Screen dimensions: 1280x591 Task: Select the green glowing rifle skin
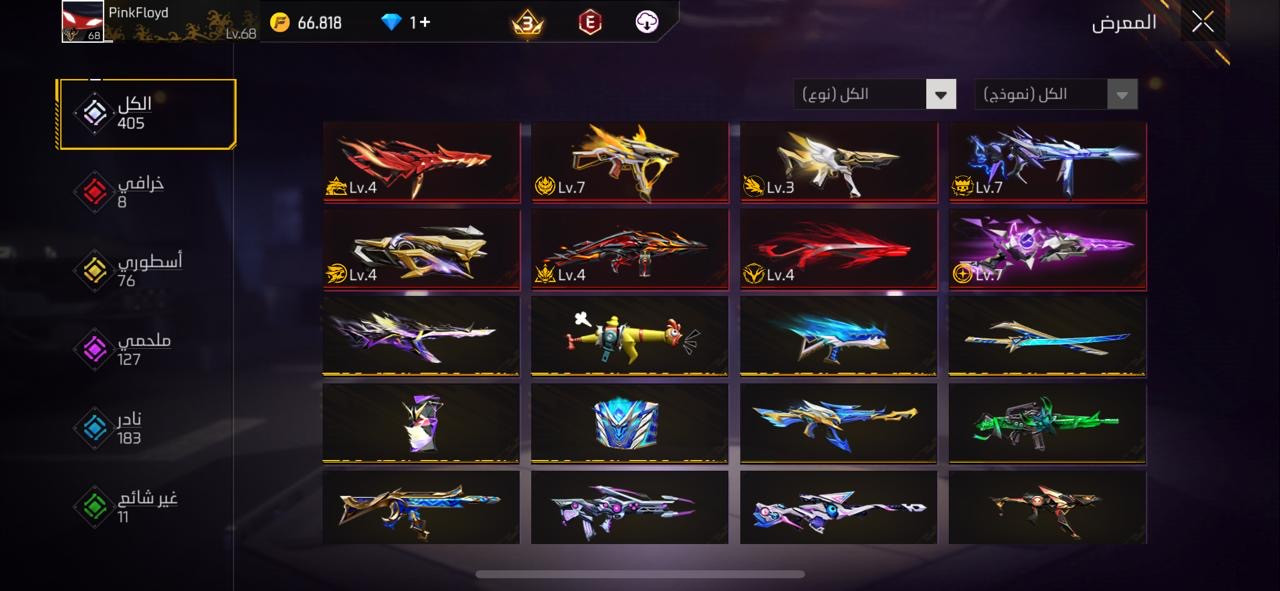tap(1047, 423)
